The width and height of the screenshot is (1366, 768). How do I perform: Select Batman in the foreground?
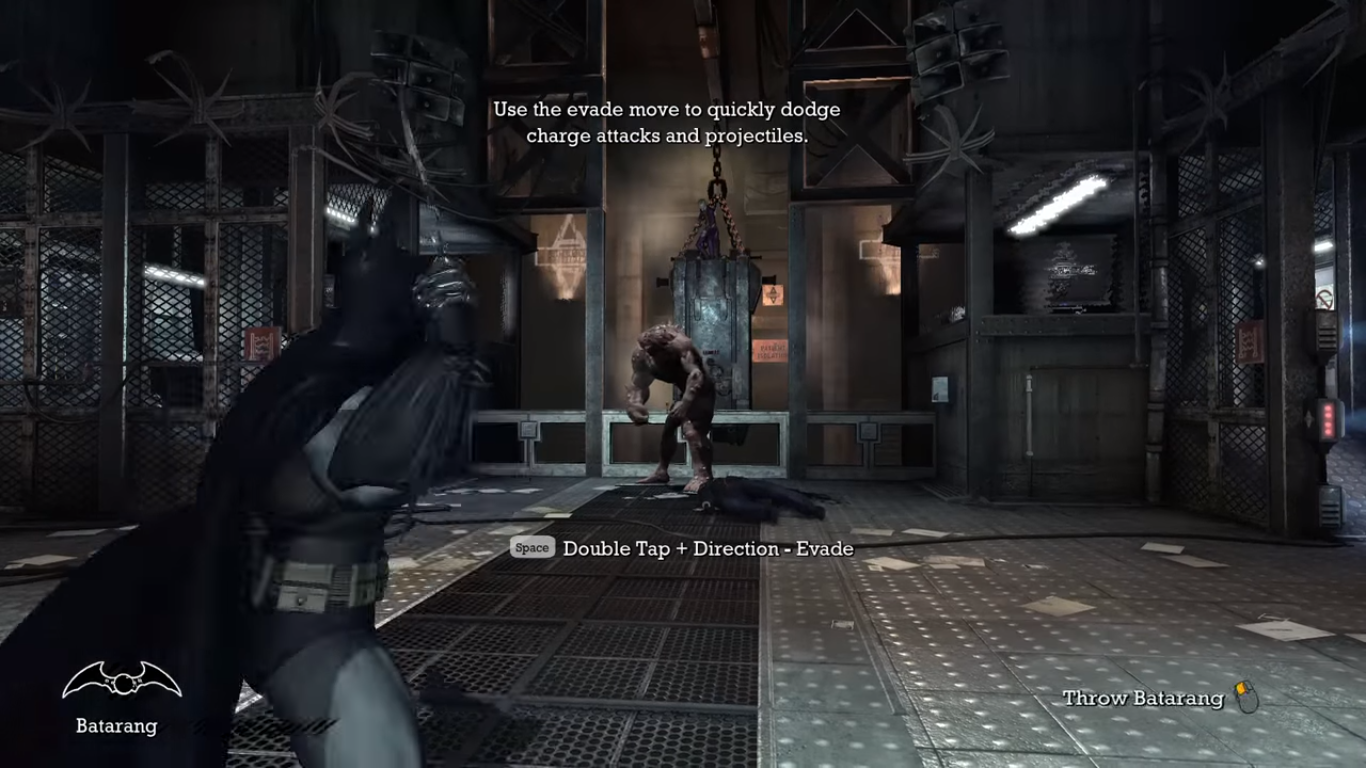click(x=330, y=450)
